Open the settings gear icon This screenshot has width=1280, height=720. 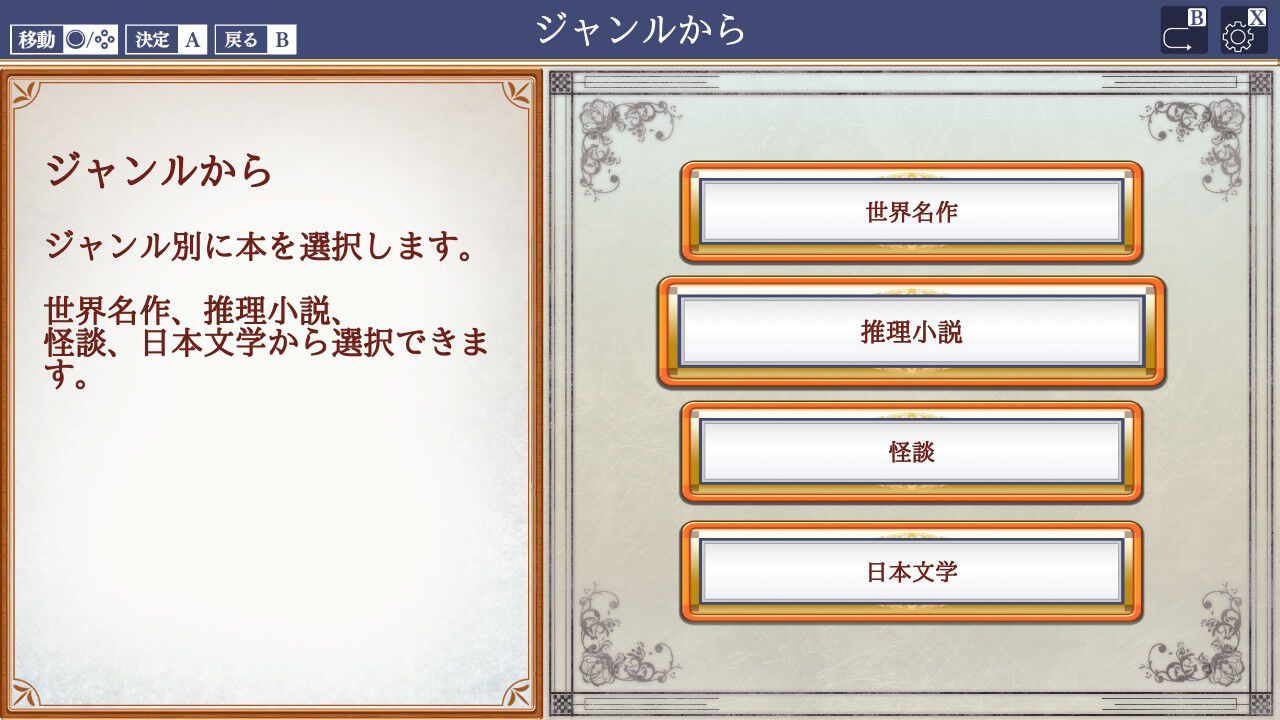pyautogui.click(x=1237, y=36)
